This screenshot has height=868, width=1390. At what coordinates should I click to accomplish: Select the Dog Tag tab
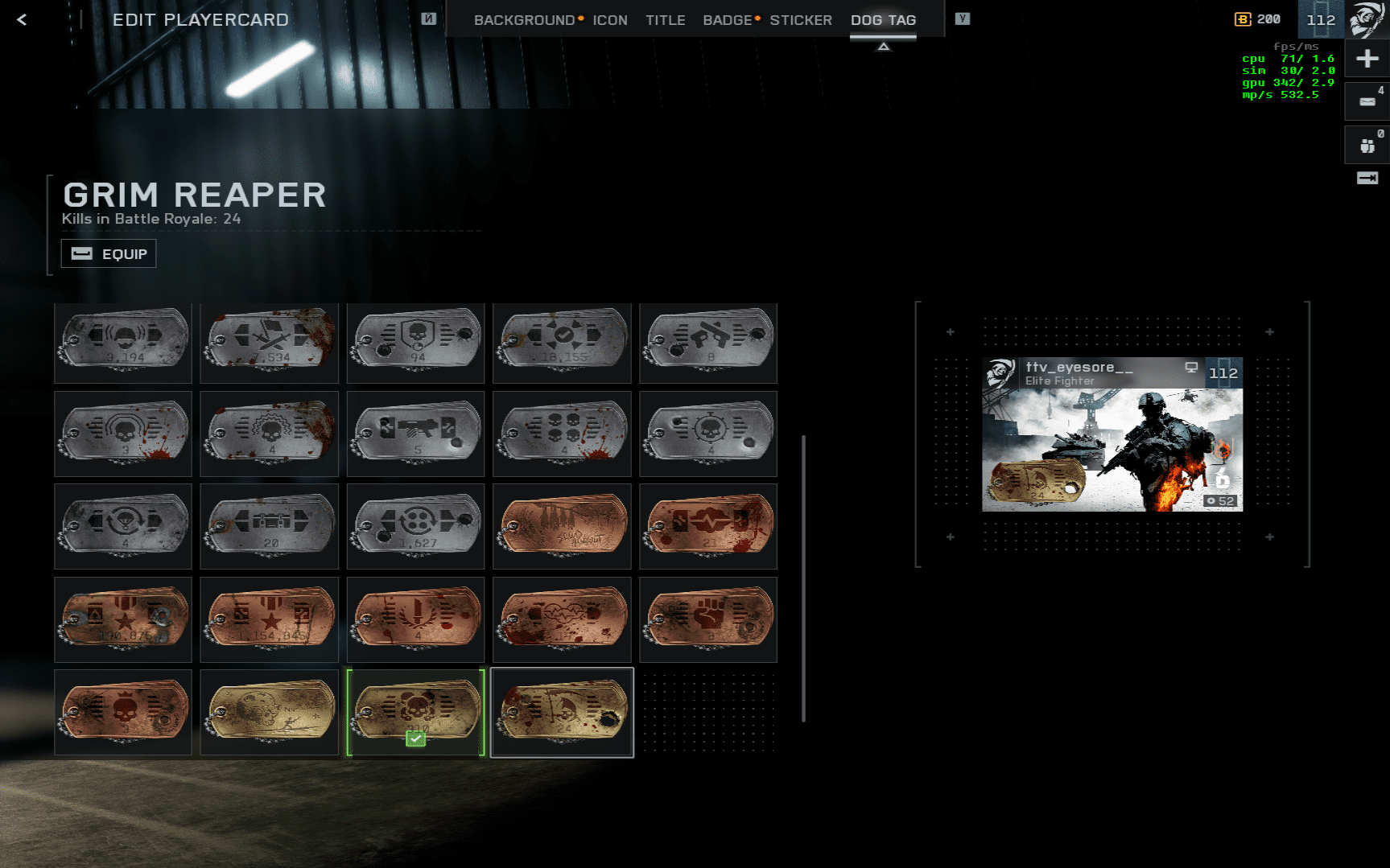point(883,20)
